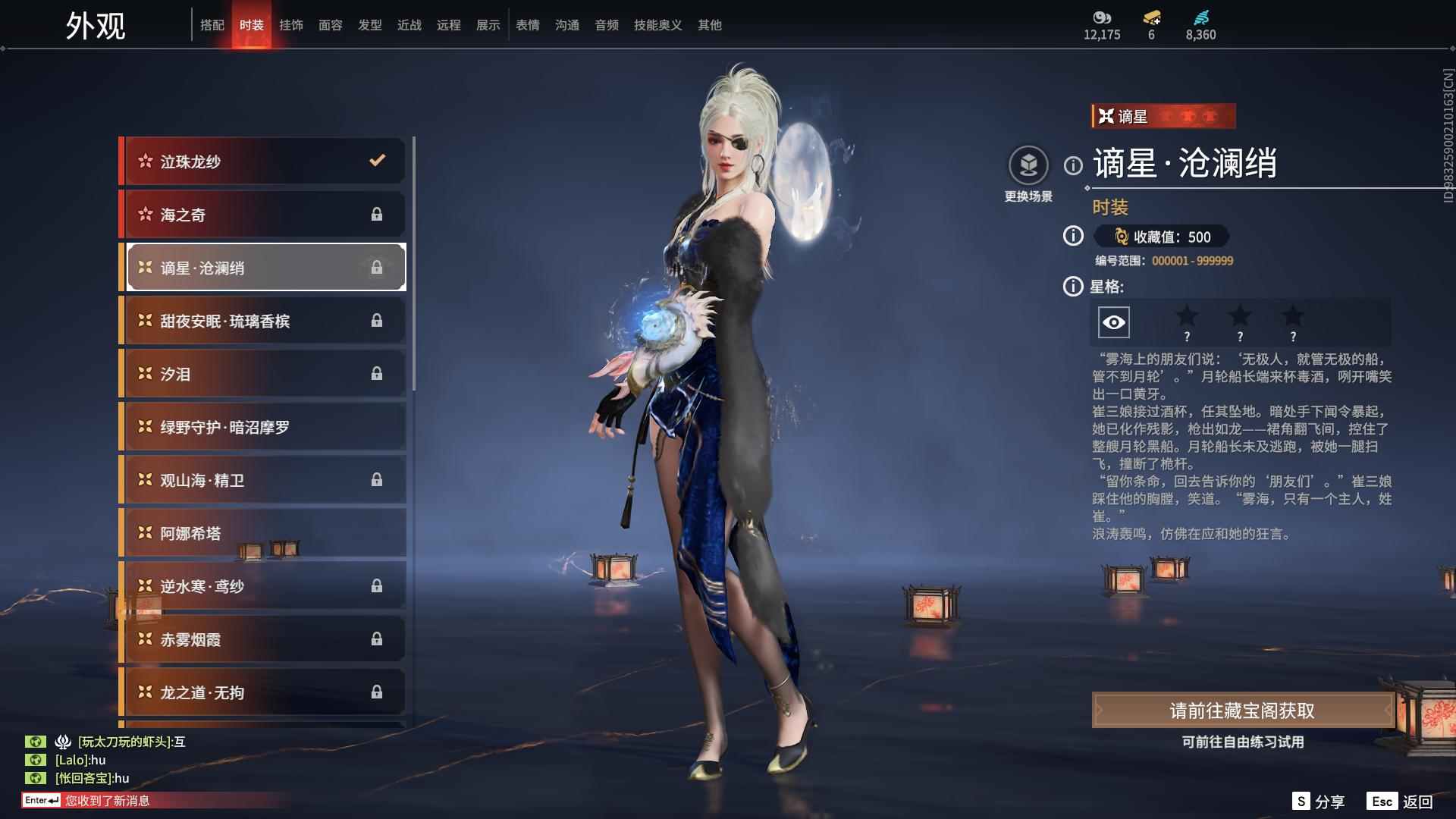Screen dimensions: 1456x819
Task: Switch to the 挂饰 tab
Action: pyautogui.click(x=292, y=24)
